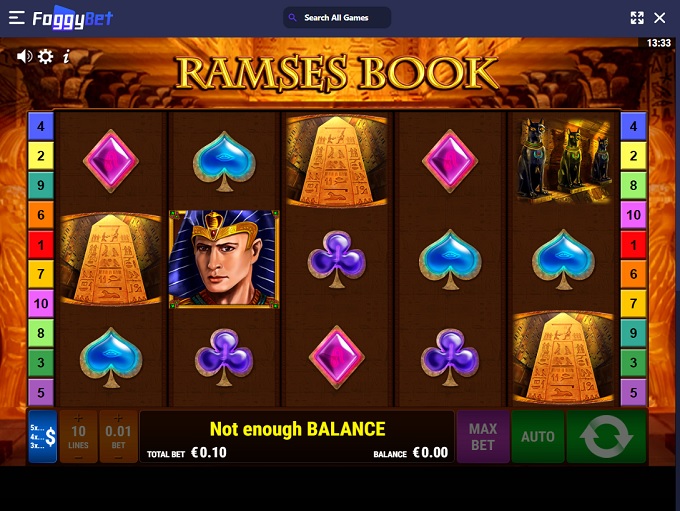Screen dimensions: 680x511
Task: Close the game window
Action: [660, 18]
